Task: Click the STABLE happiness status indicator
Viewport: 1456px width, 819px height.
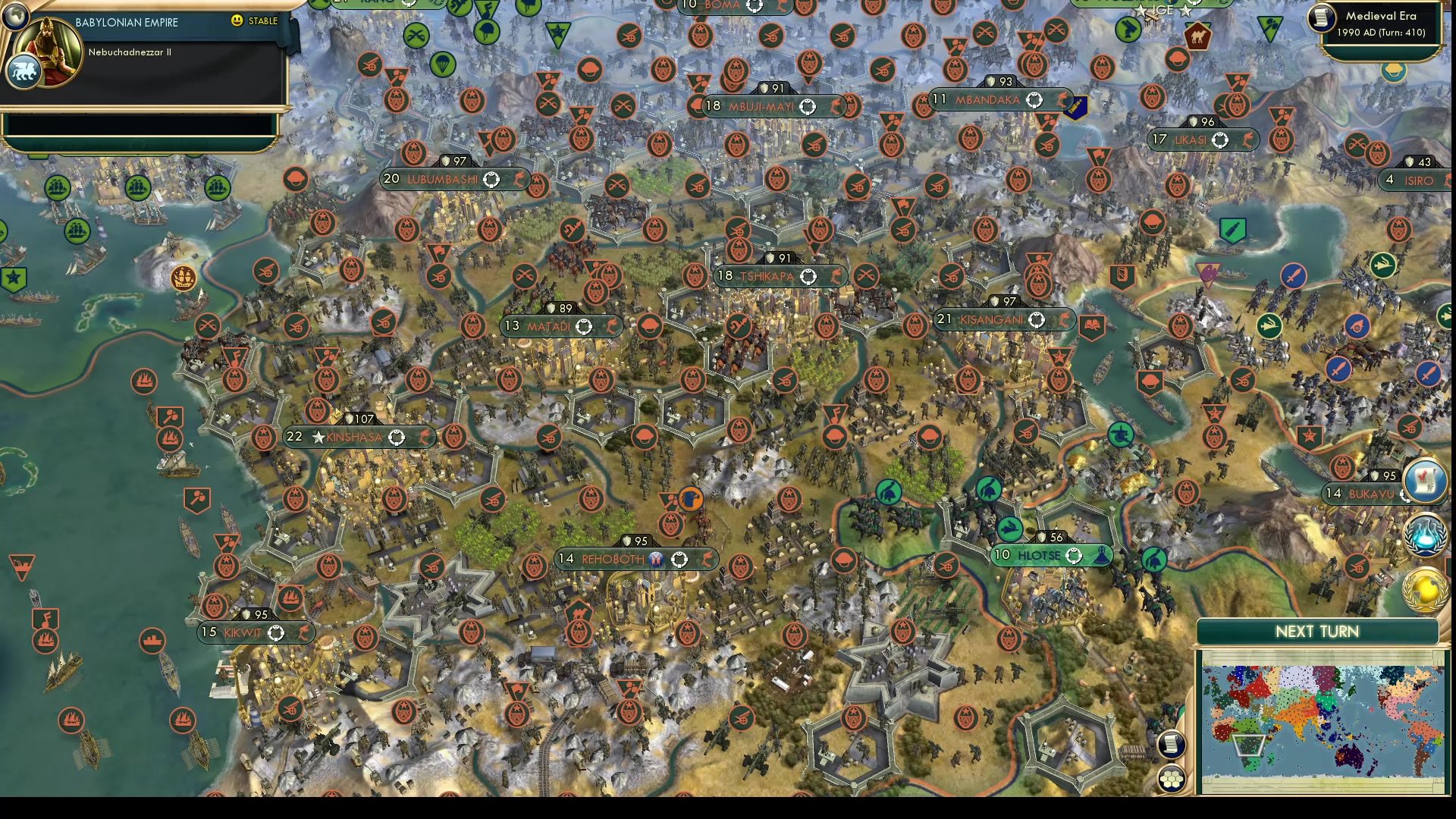Action: click(x=258, y=21)
